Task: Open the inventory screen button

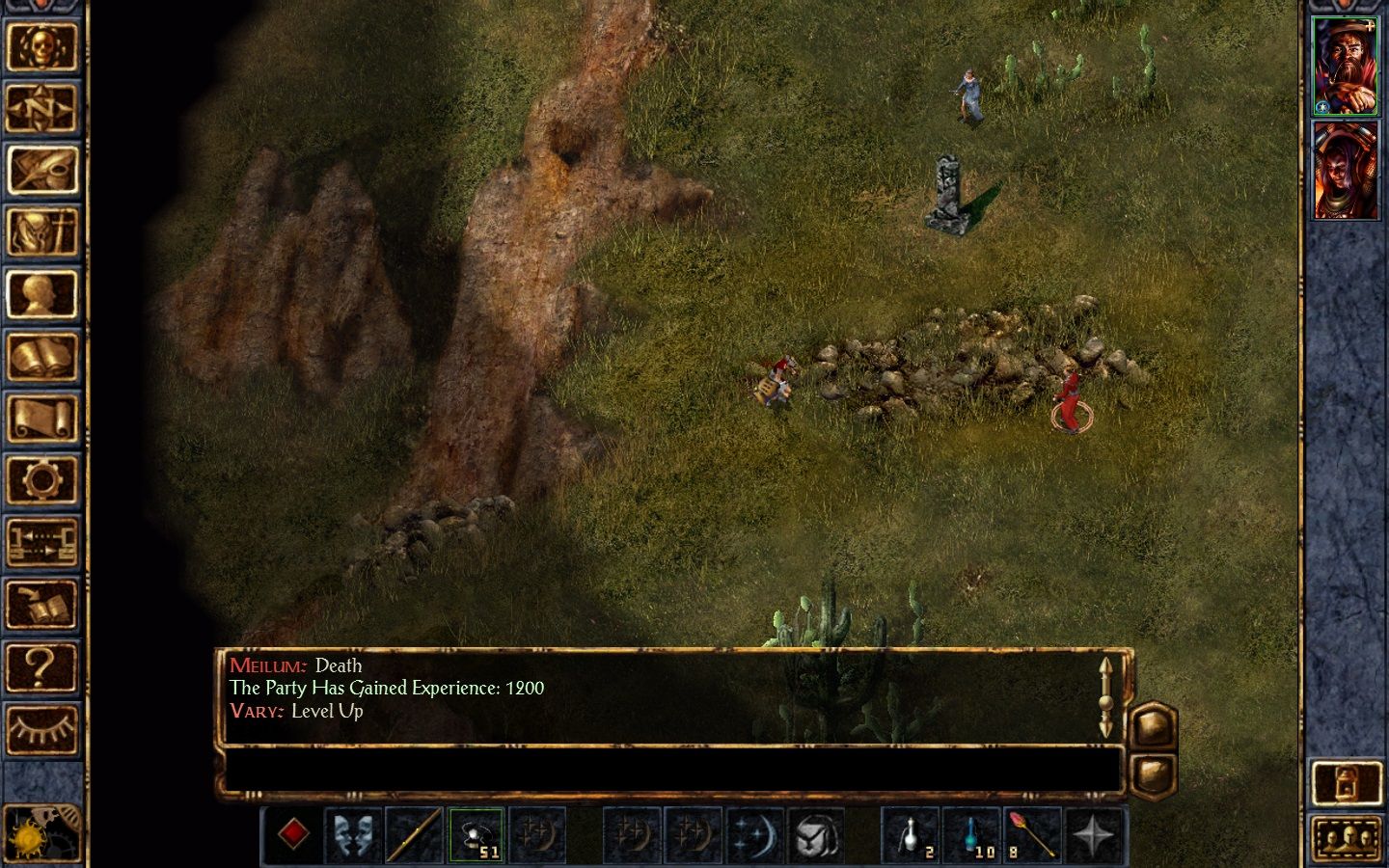Action: pyautogui.click(x=41, y=232)
